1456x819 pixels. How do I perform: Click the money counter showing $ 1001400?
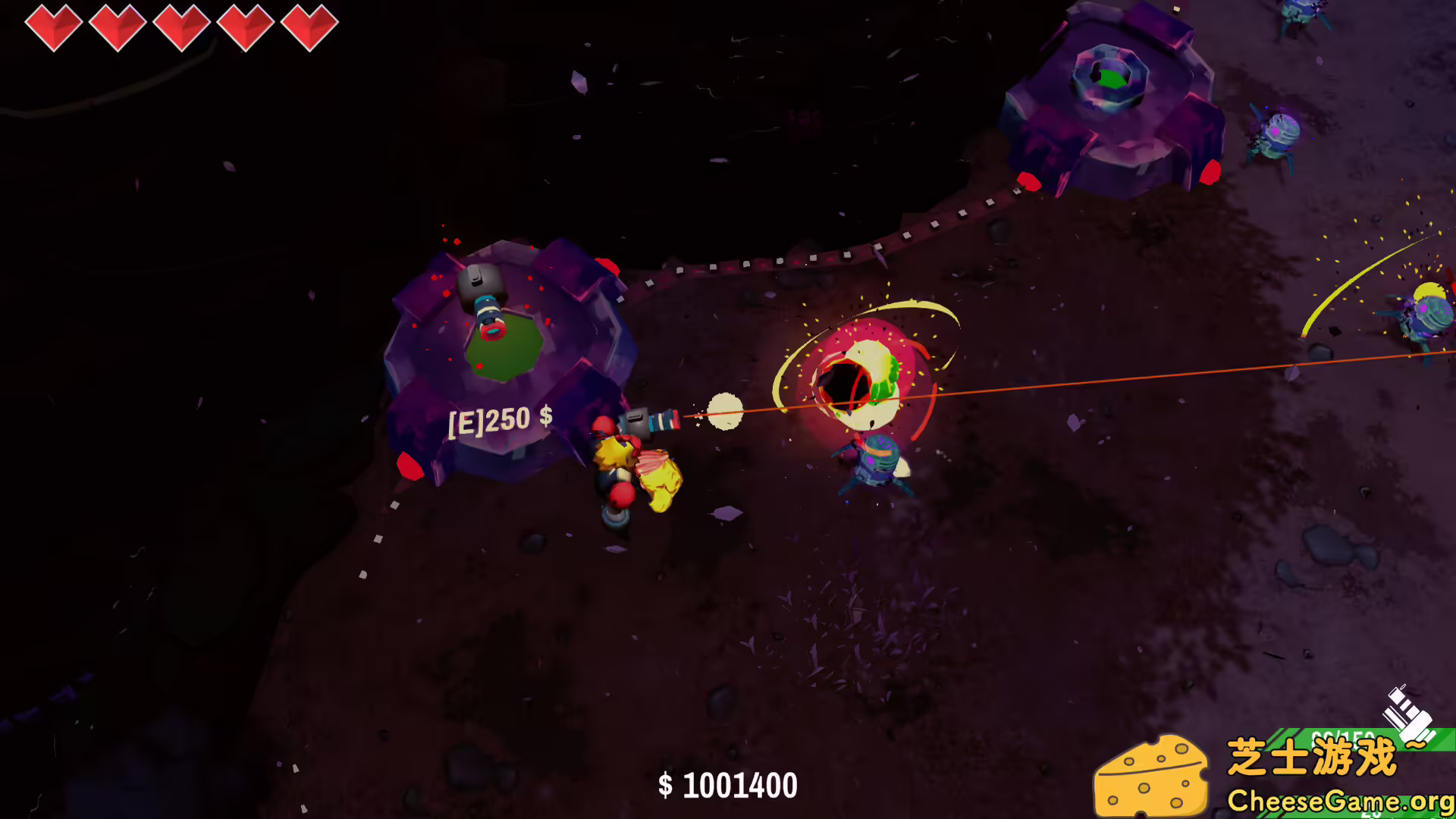(x=730, y=786)
